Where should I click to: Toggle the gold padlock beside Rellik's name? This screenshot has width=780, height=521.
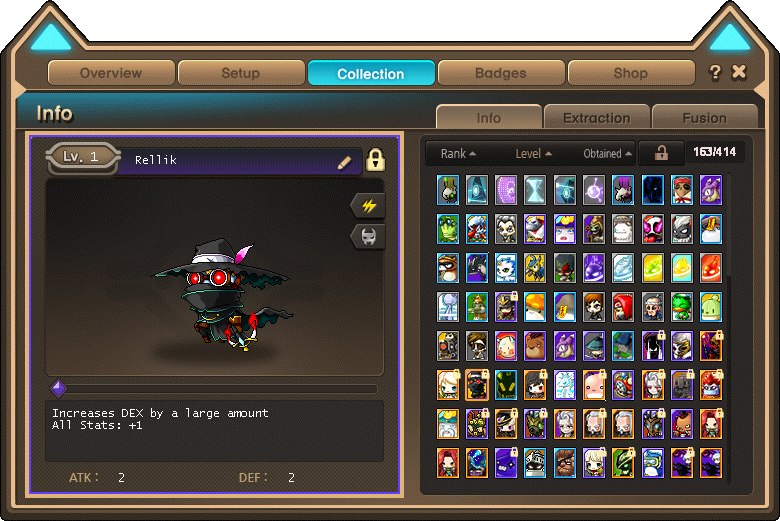point(375,160)
